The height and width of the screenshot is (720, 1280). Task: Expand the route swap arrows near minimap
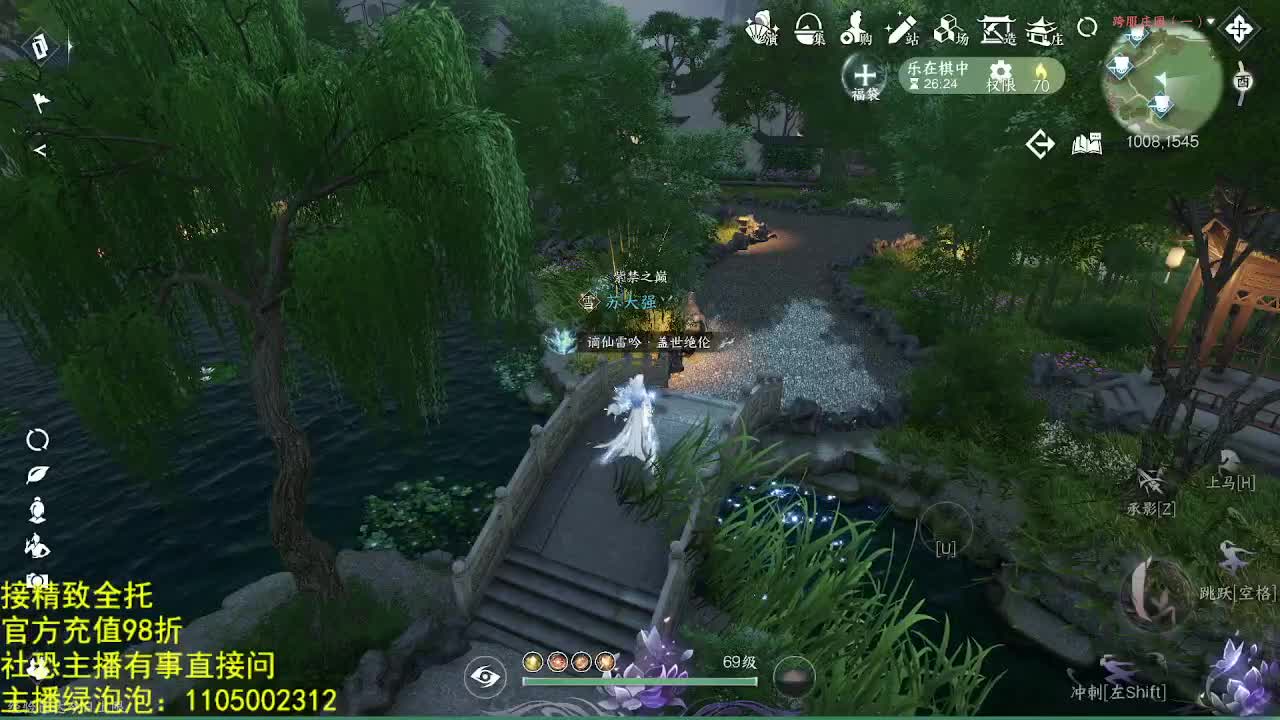tap(1040, 142)
